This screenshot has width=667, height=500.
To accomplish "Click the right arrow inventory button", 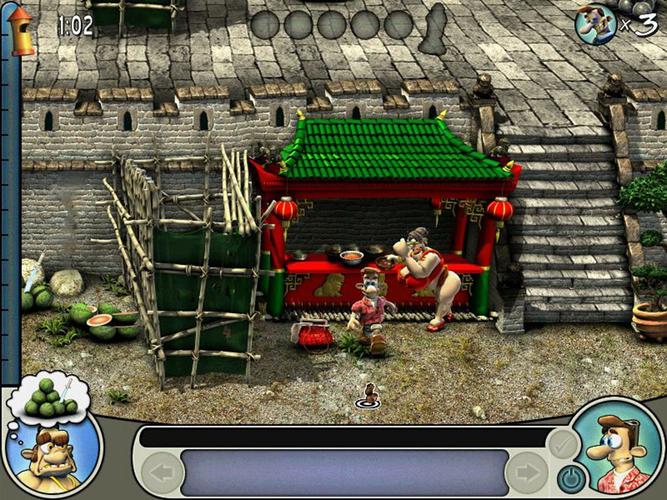I will (x=527, y=473).
